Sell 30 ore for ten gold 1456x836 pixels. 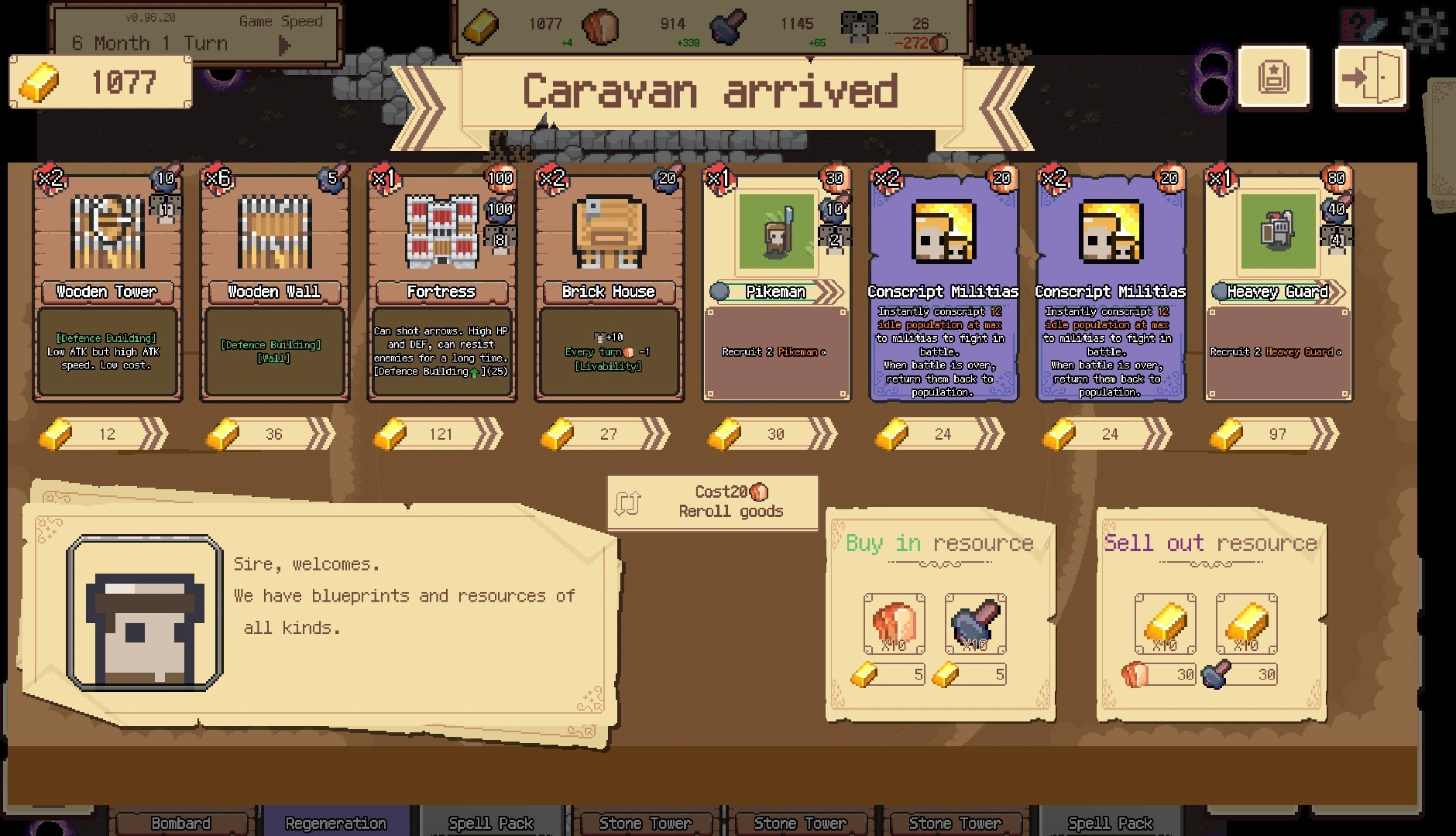coord(1246,624)
